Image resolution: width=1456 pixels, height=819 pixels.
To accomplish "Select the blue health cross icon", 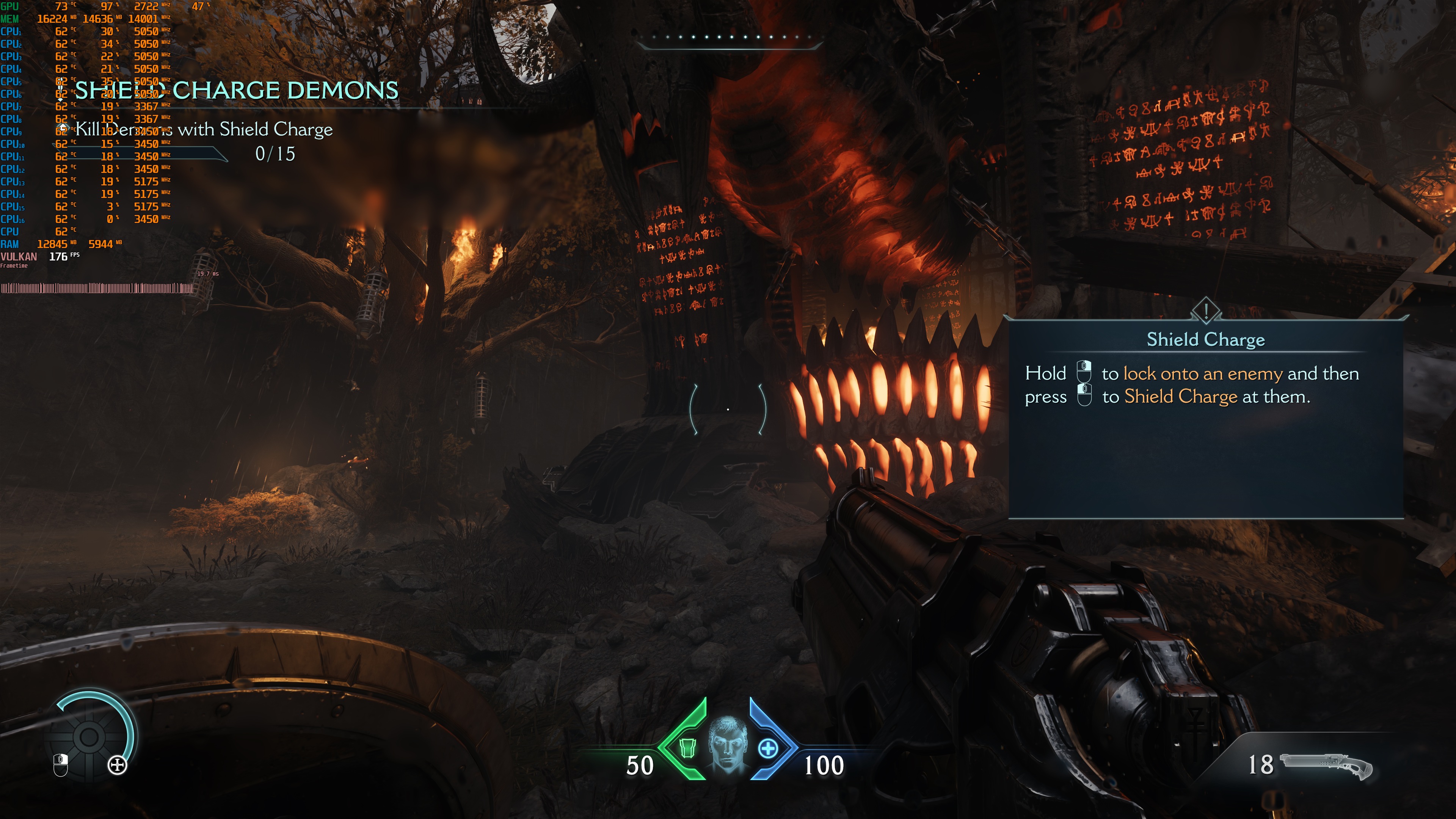I will (767, 749).
